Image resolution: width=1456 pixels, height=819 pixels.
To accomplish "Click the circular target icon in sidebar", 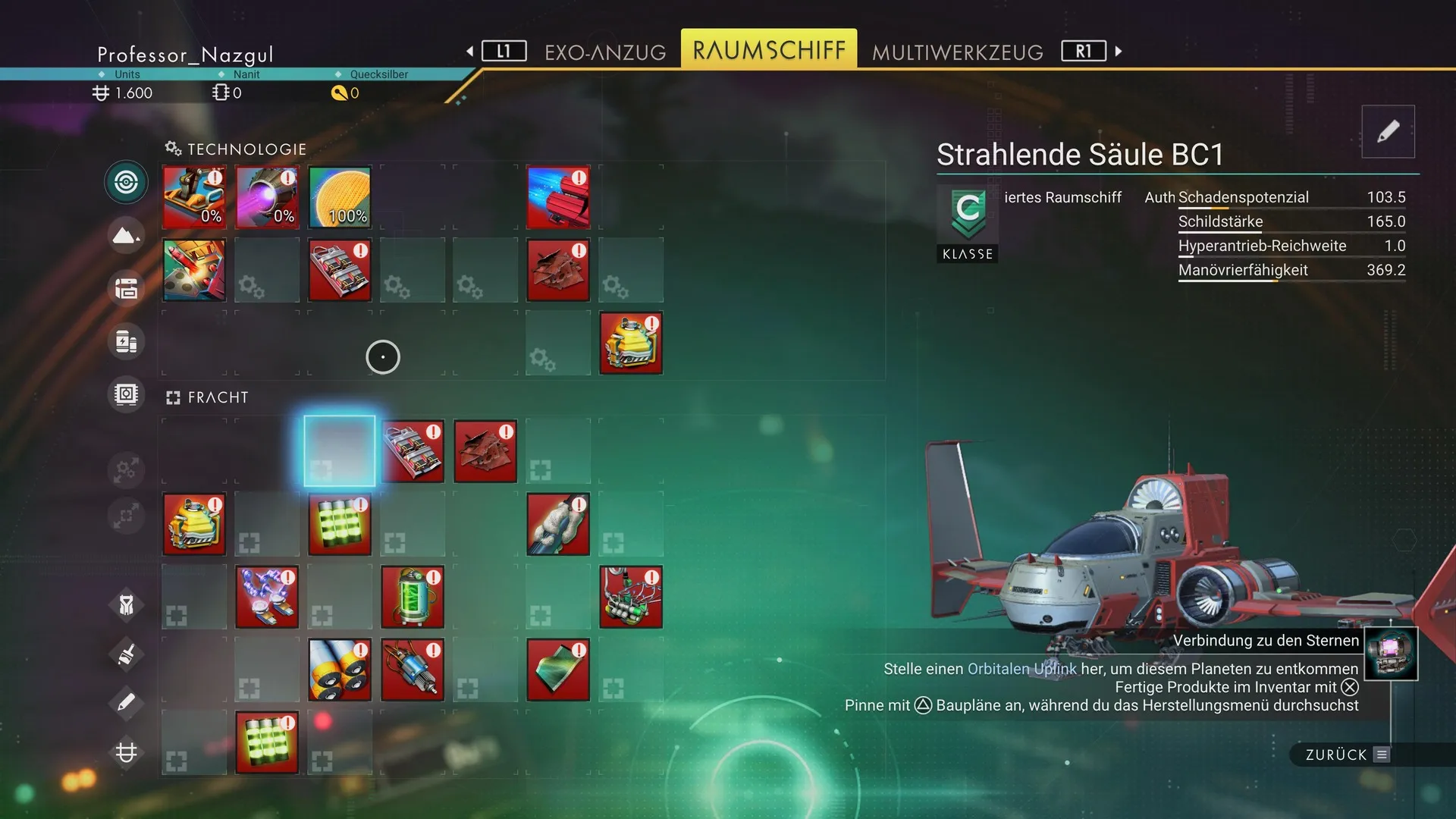I will 126,182.
